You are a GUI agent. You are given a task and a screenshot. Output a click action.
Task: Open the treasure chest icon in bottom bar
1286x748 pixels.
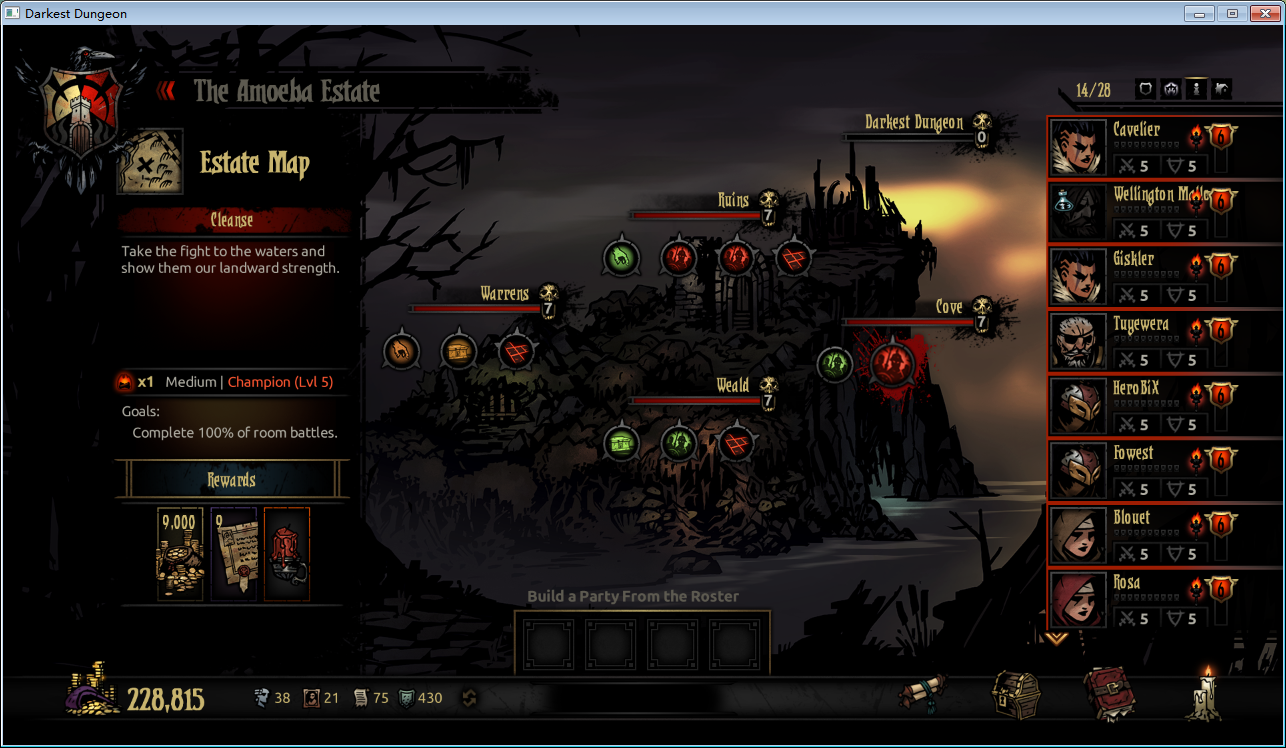1015,694
